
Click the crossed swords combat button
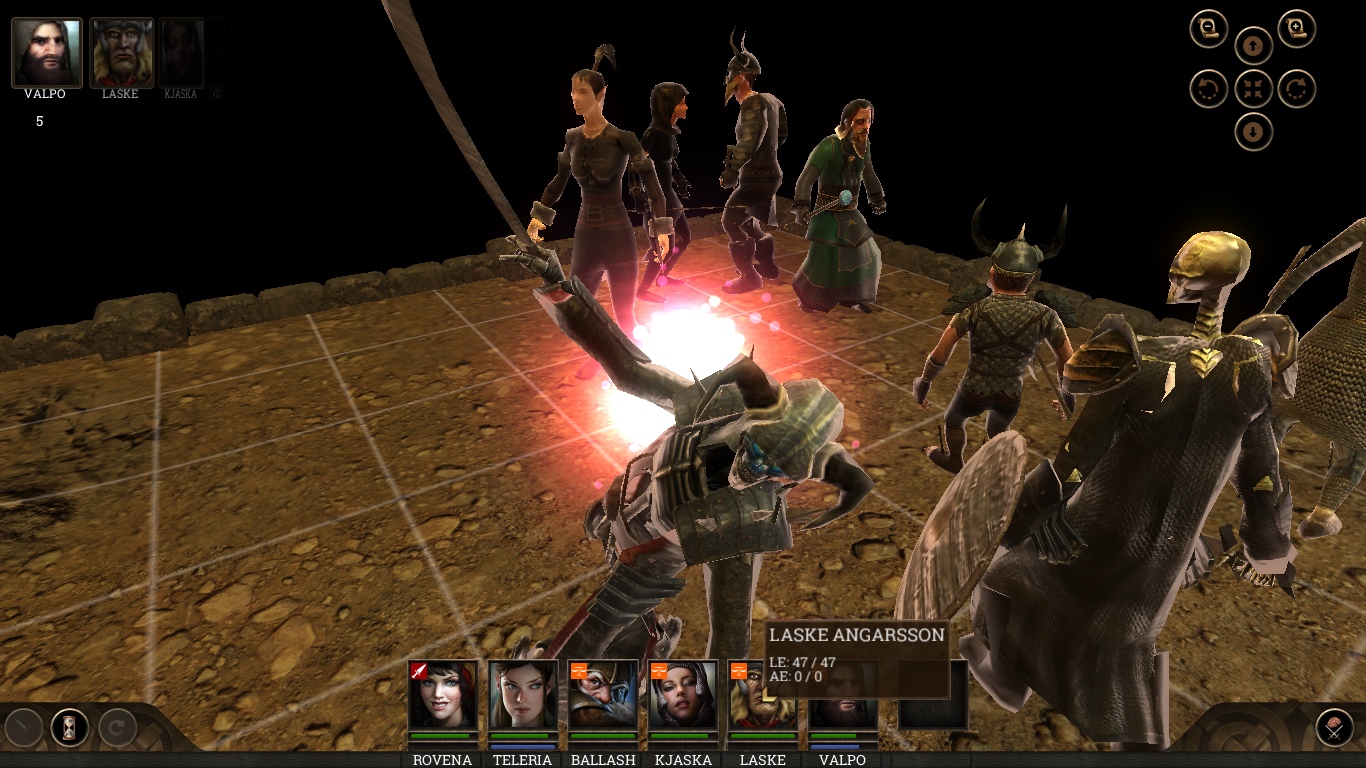pyautogui.click(x=1334, y=727)
